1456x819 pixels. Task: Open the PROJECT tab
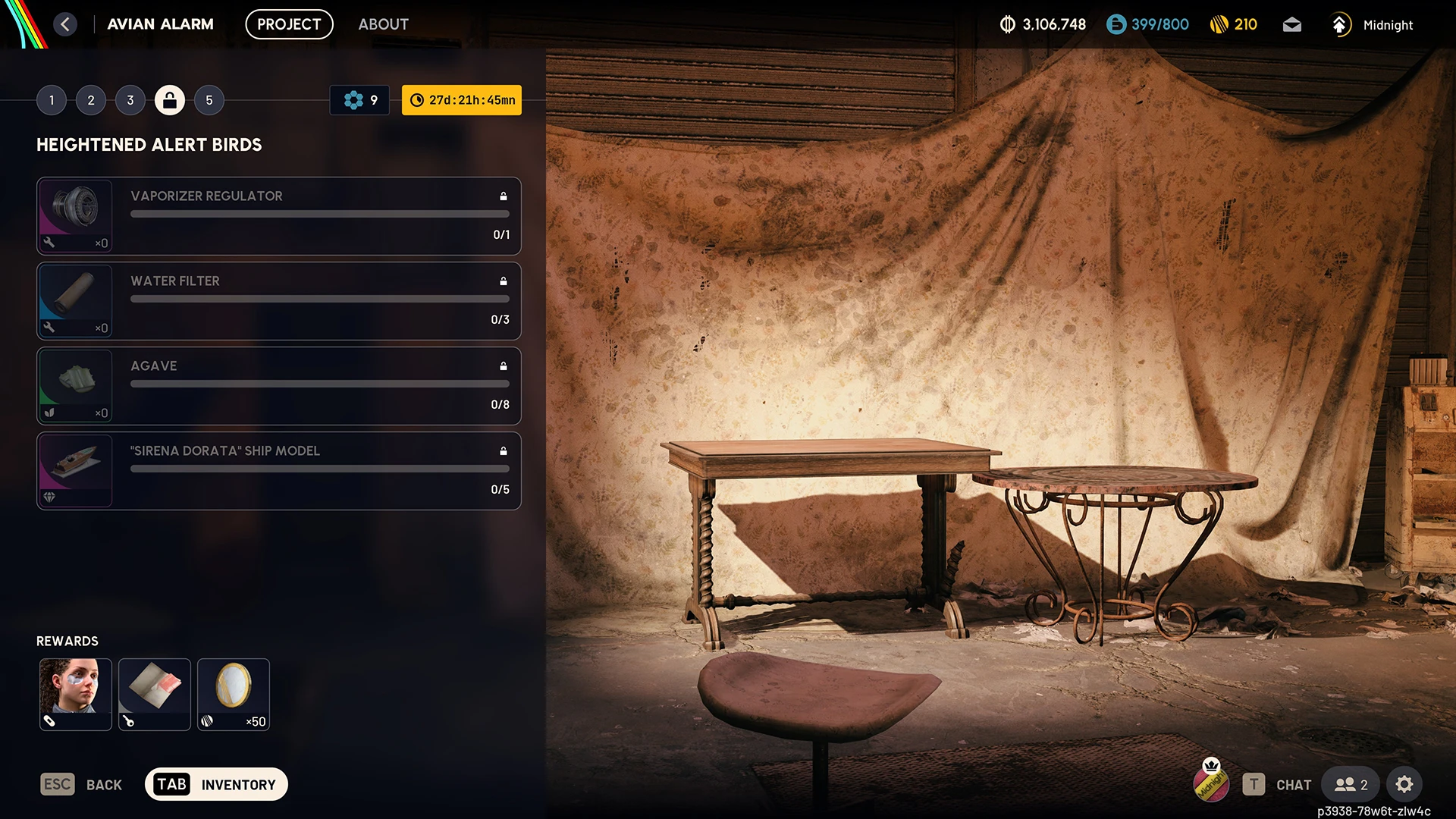coord(289,24)
